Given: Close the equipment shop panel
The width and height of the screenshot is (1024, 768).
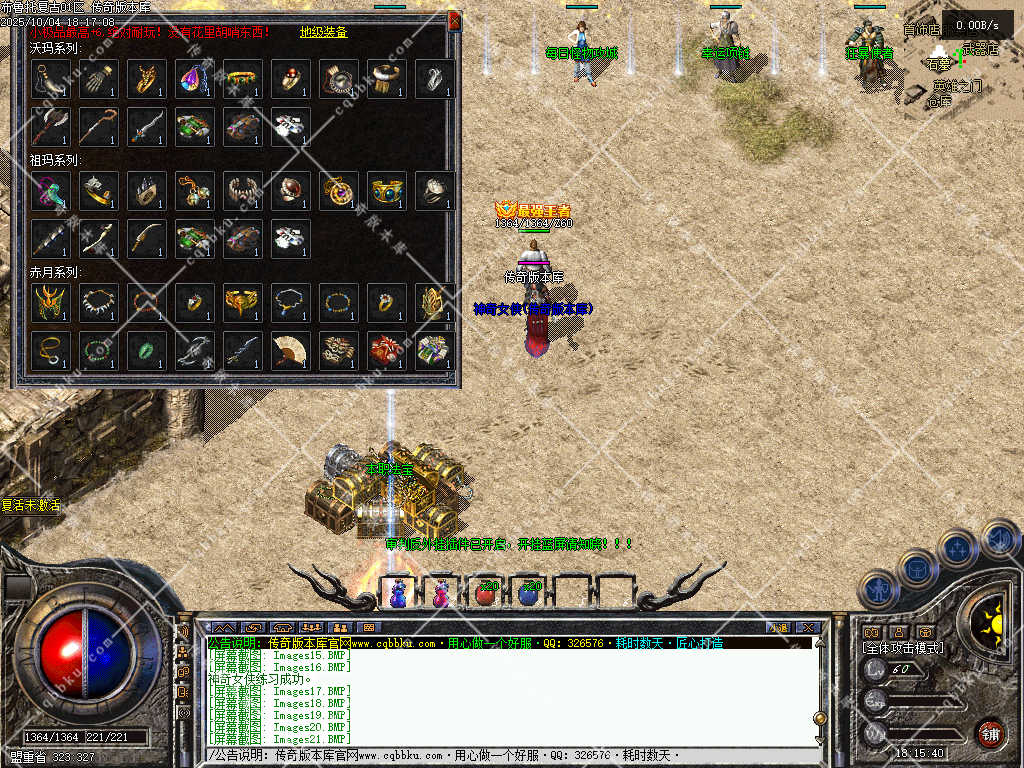Looking at the screenshot, I should click(455, 20).
